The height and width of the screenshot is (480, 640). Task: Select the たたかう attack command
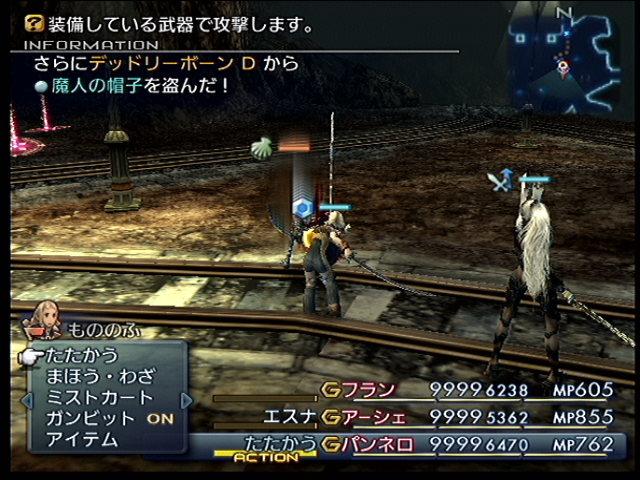tap(82, 355)
